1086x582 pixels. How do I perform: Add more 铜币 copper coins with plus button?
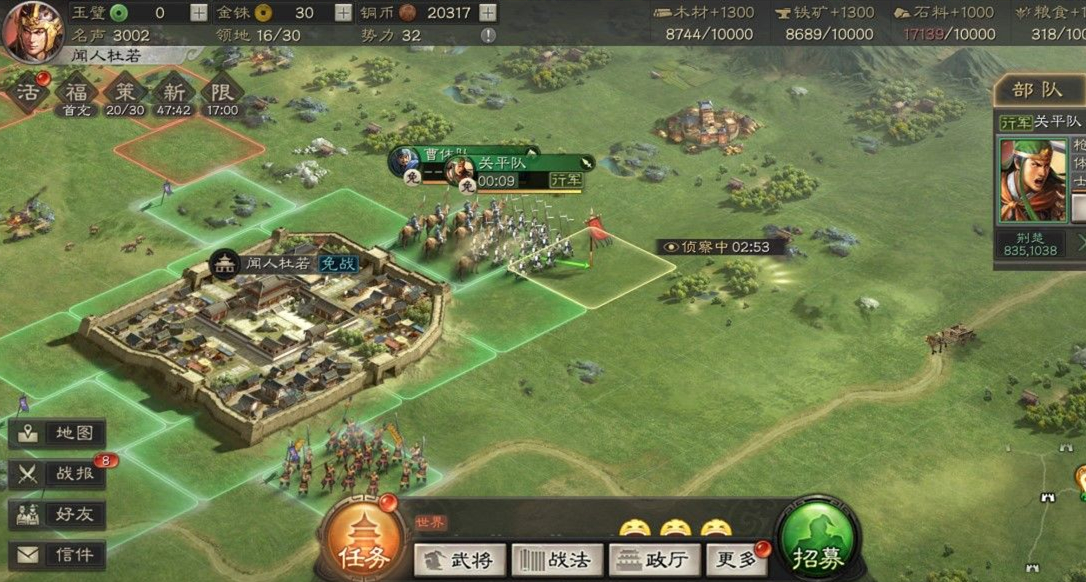(x=487, y=13)
